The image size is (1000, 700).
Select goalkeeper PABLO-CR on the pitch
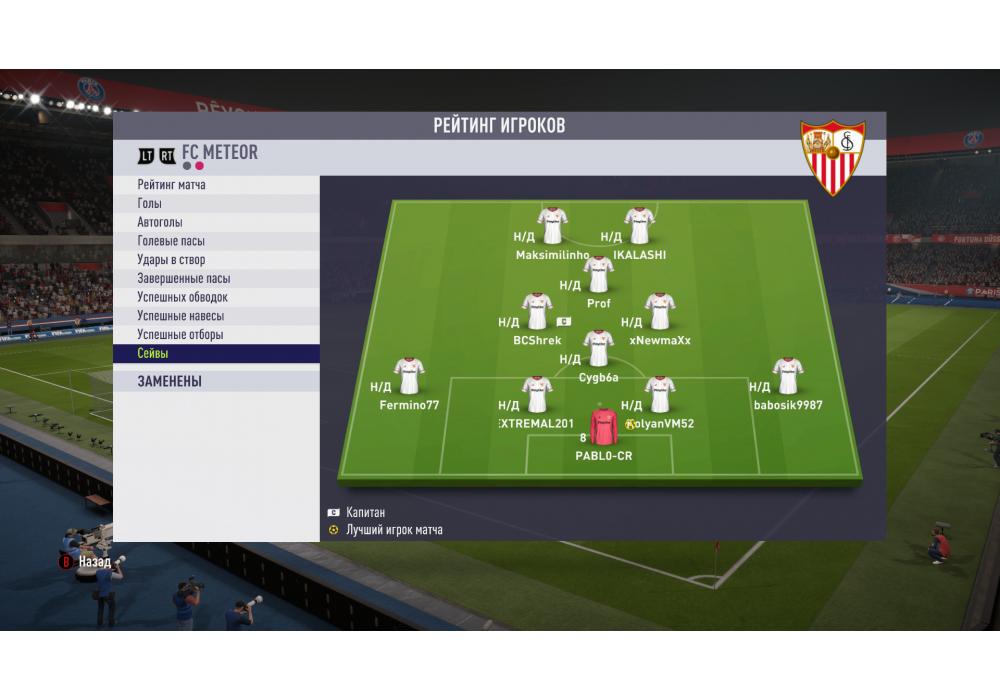603,428
